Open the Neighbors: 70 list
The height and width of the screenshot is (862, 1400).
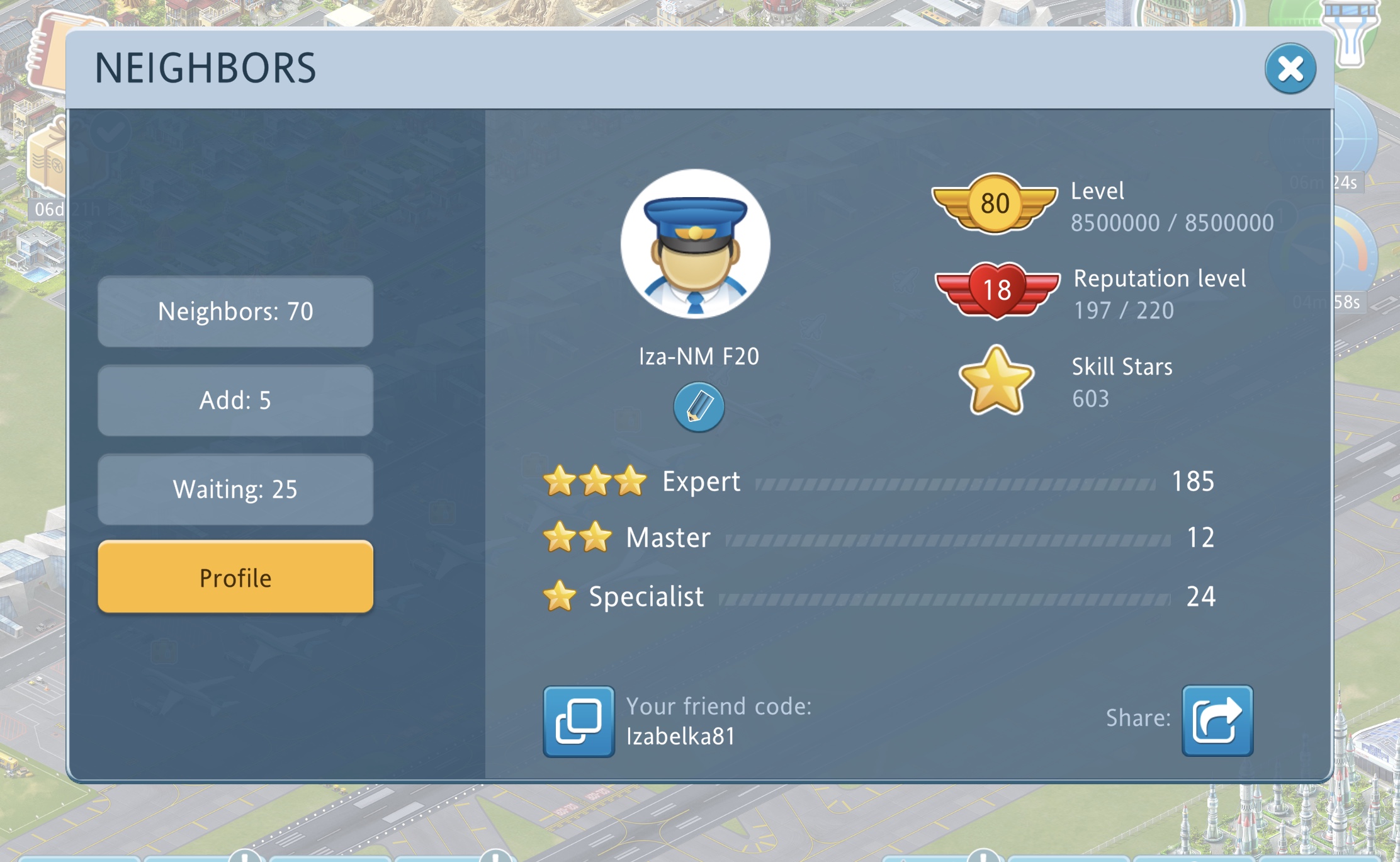point(235,311)
